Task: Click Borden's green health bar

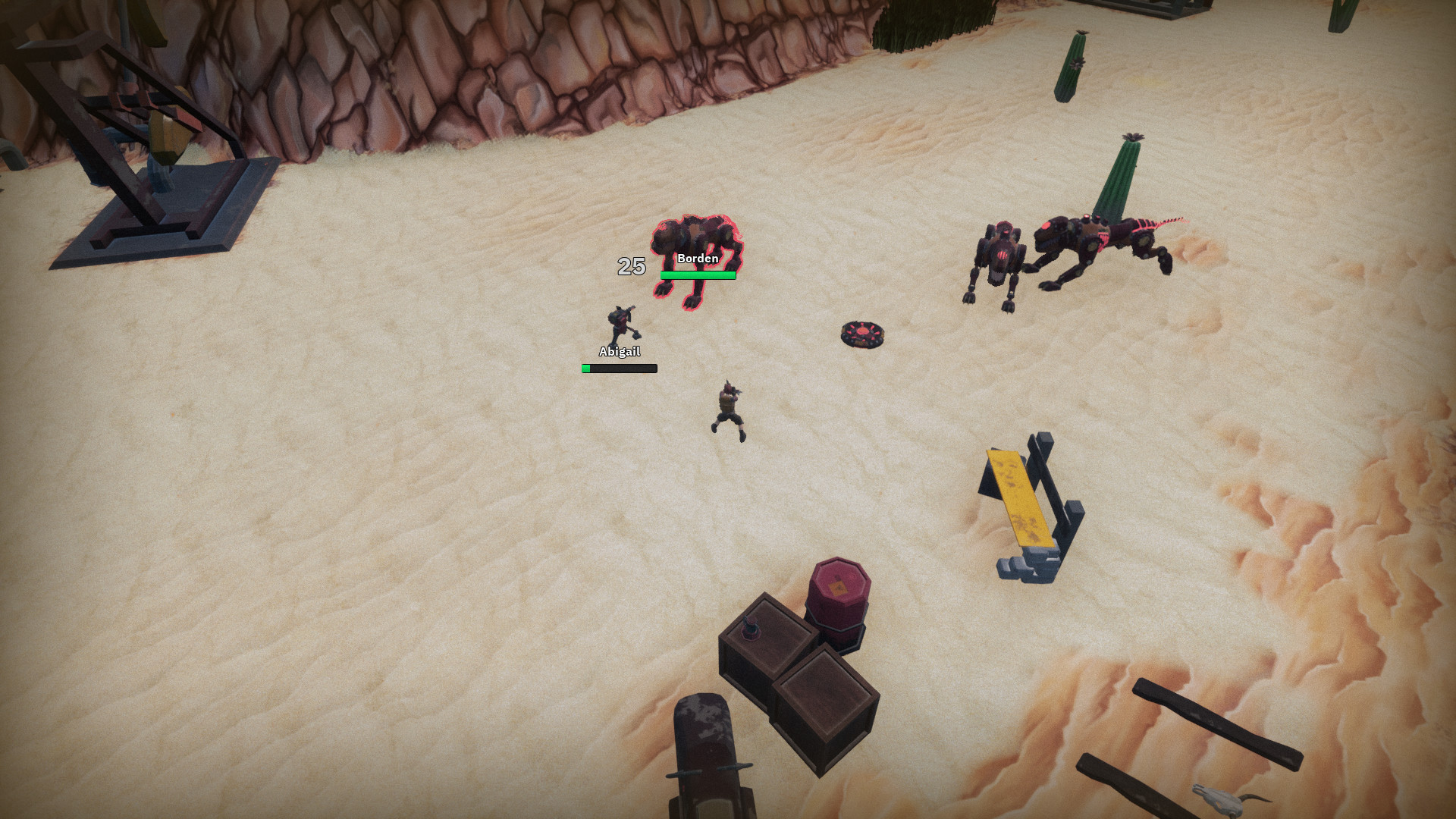Action: pos(696,276)
